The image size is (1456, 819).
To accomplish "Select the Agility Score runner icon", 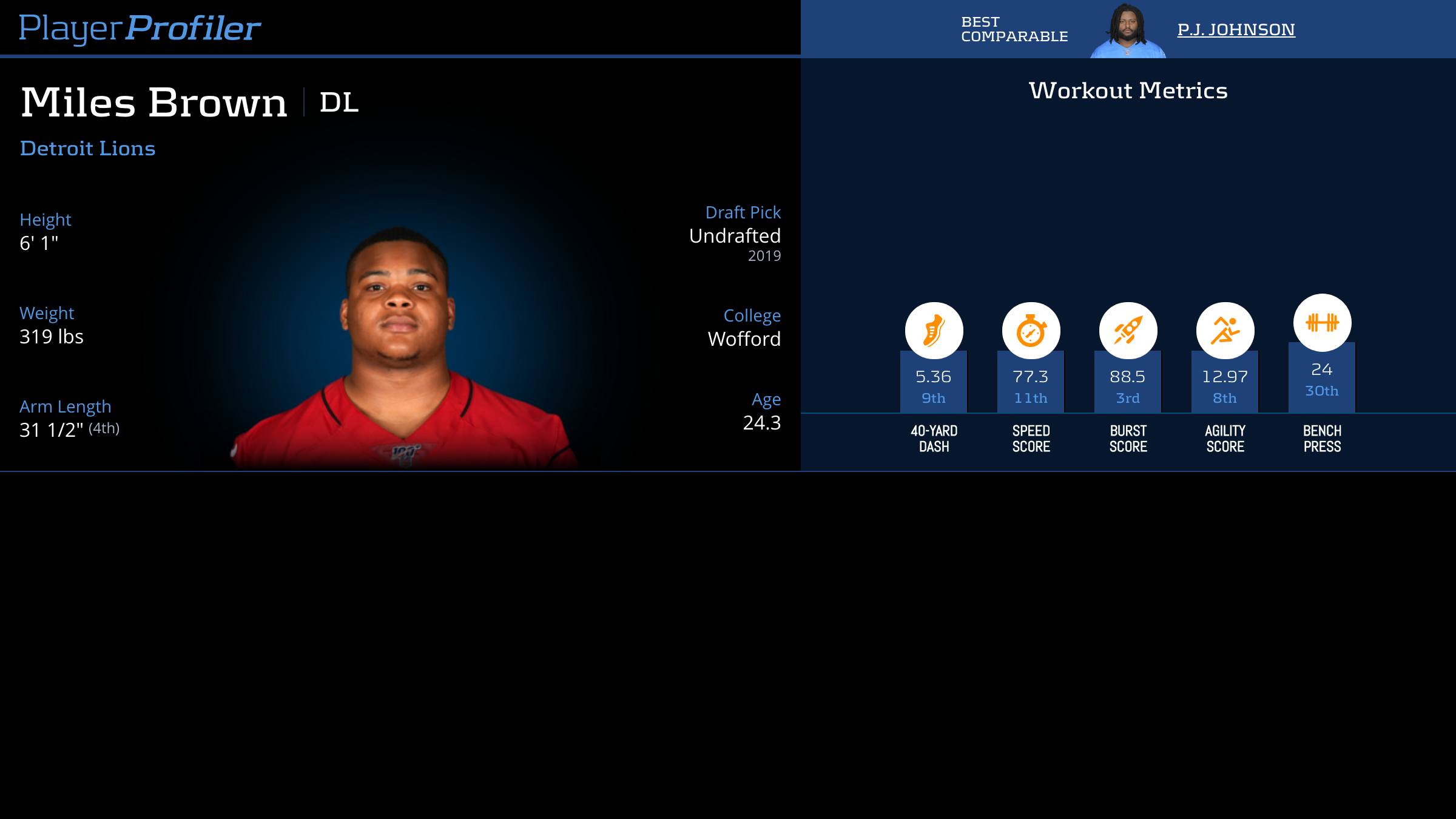I will coord(1225,331).
